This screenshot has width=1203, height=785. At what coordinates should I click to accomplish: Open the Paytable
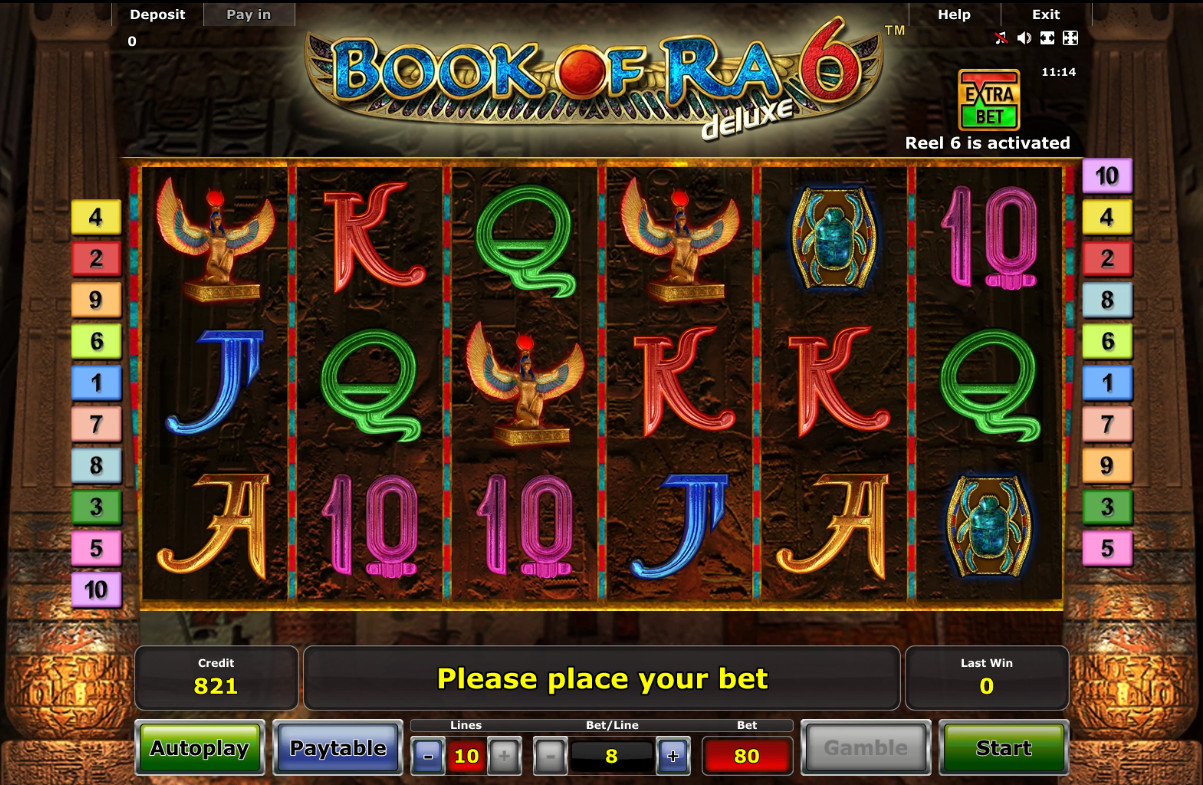338,748
